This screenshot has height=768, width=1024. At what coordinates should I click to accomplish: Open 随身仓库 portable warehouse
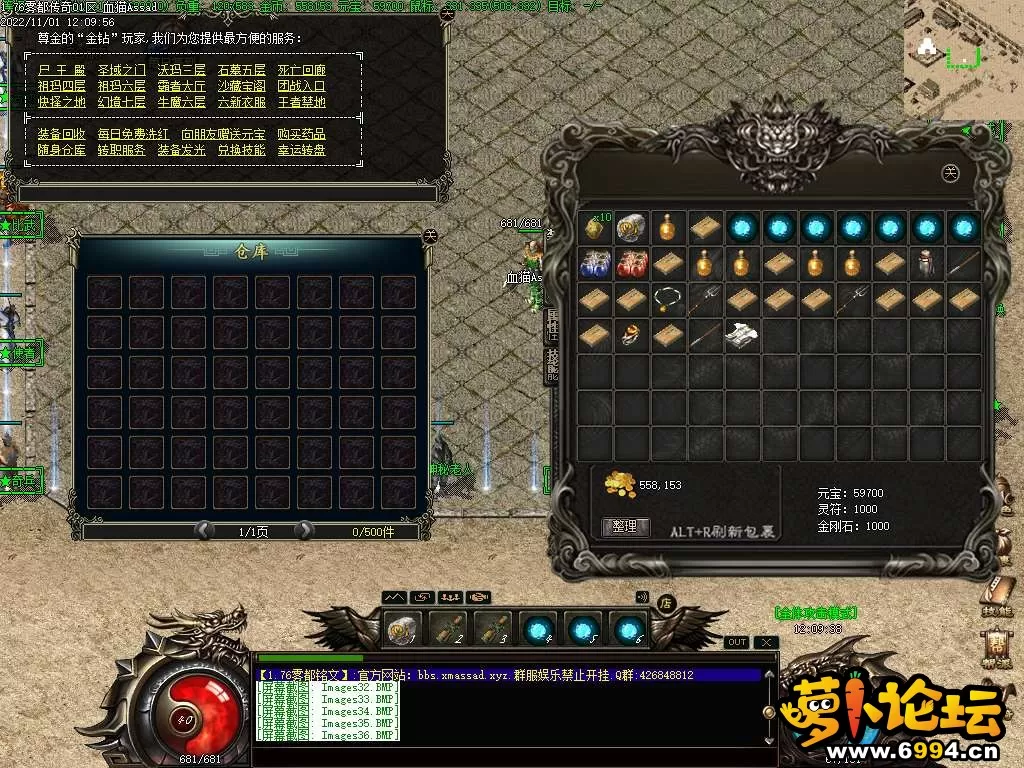tap(62, 150)
